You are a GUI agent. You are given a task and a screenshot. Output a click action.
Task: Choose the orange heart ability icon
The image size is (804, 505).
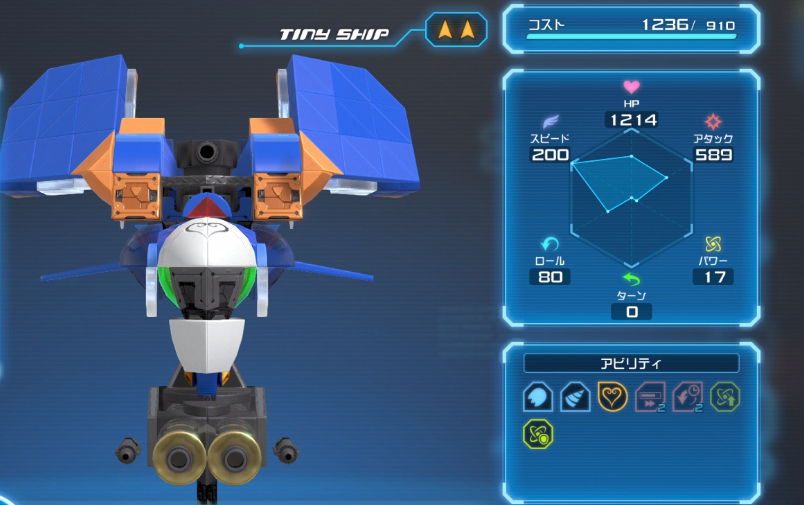pos(612,397)
